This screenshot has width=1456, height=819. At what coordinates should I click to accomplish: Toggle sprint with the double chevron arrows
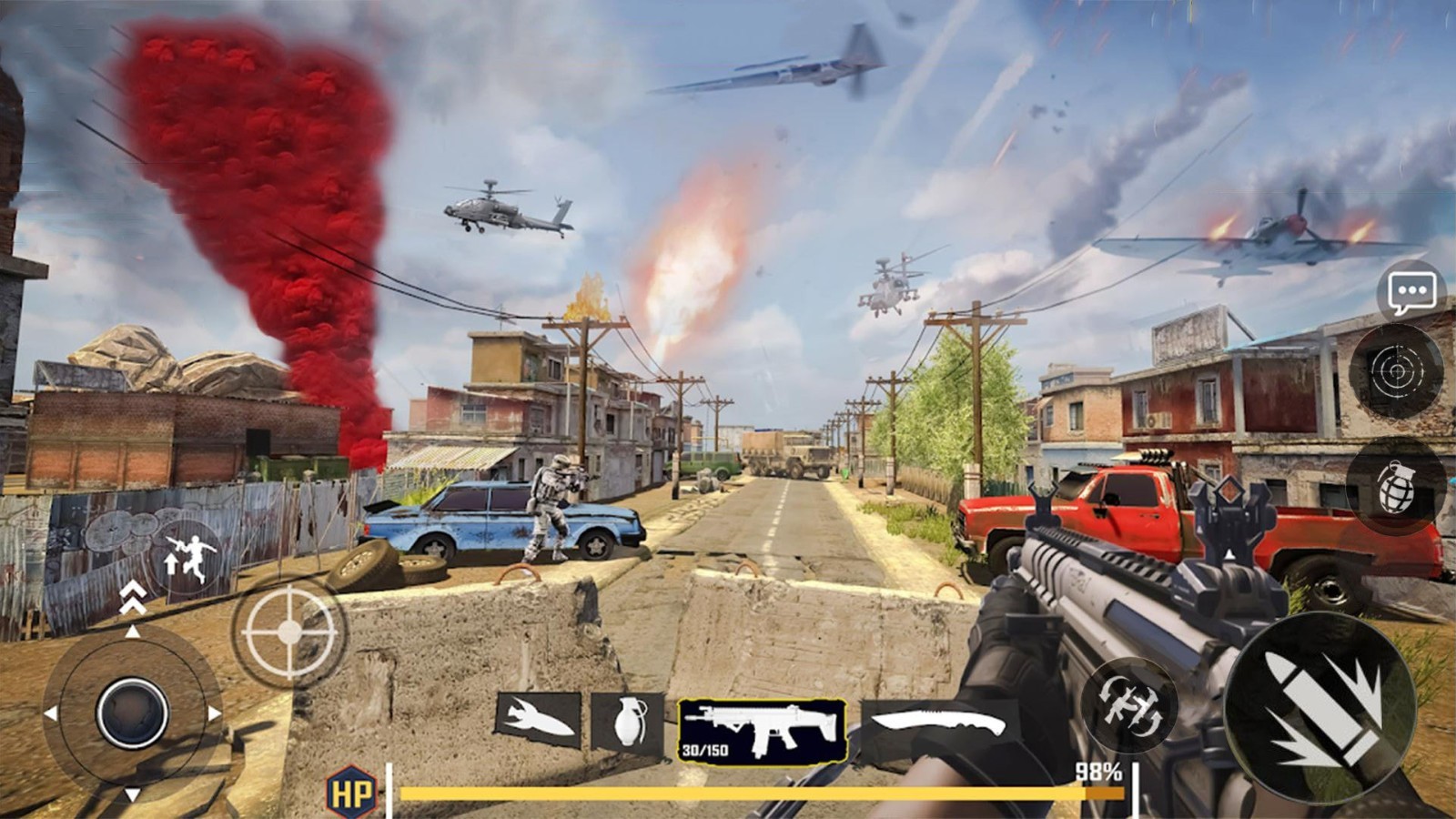[133, 596]
